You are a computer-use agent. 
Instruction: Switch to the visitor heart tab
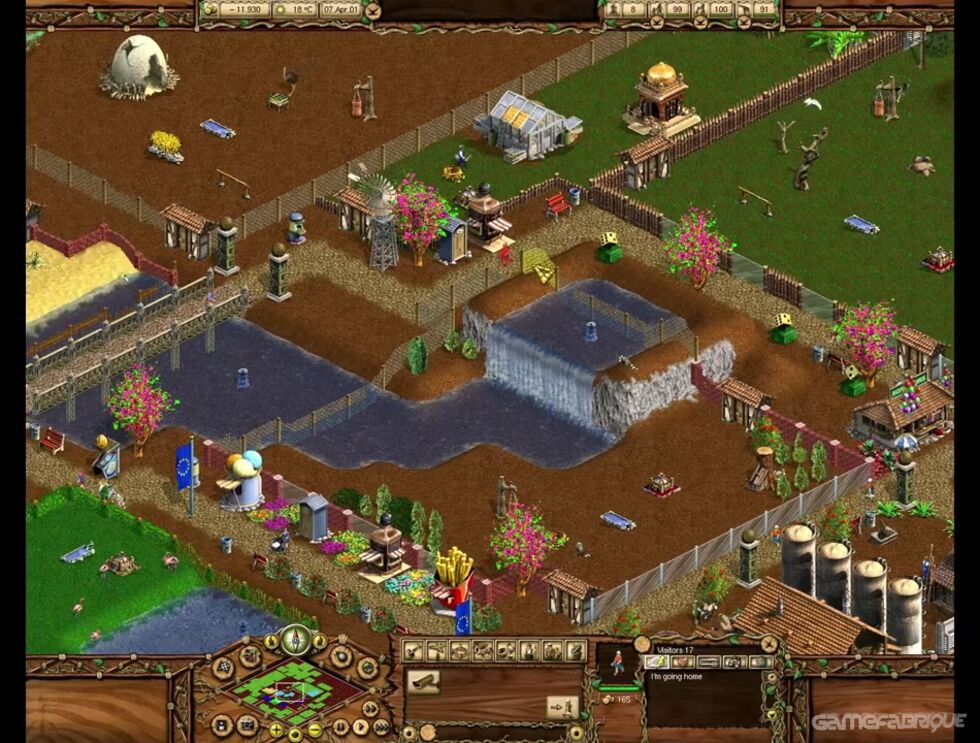point(682,661)
